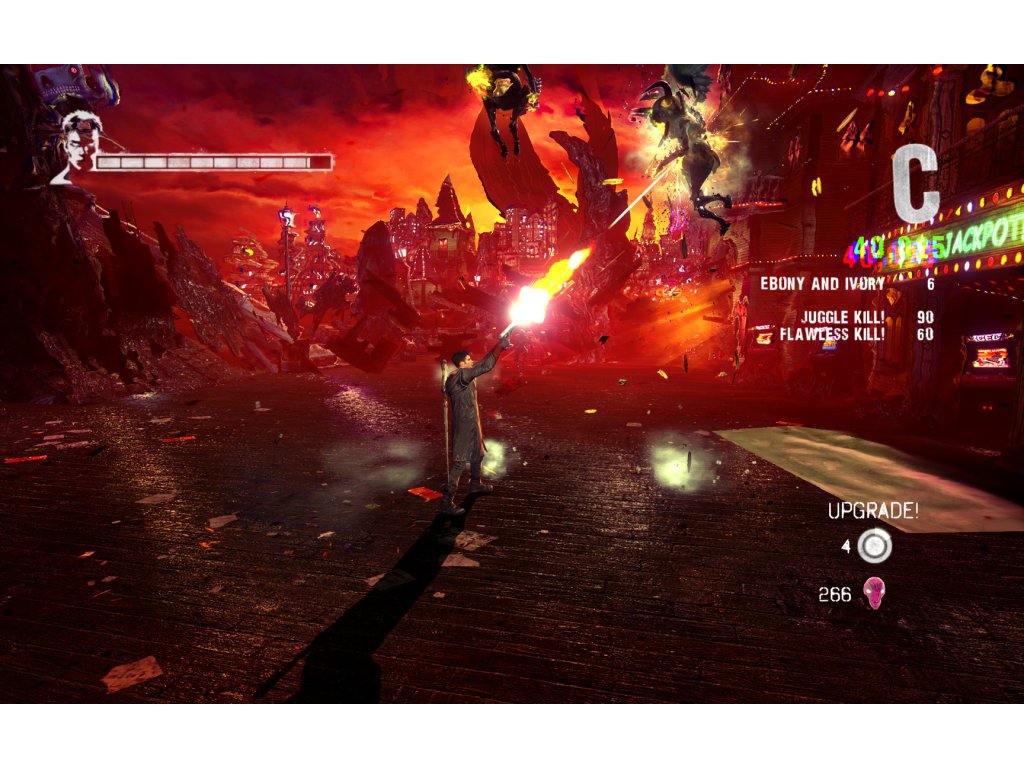This screenshot has height=768, width=1024.
Task: Select the white upgrade orb icon
Action: (x=875, y=546)
